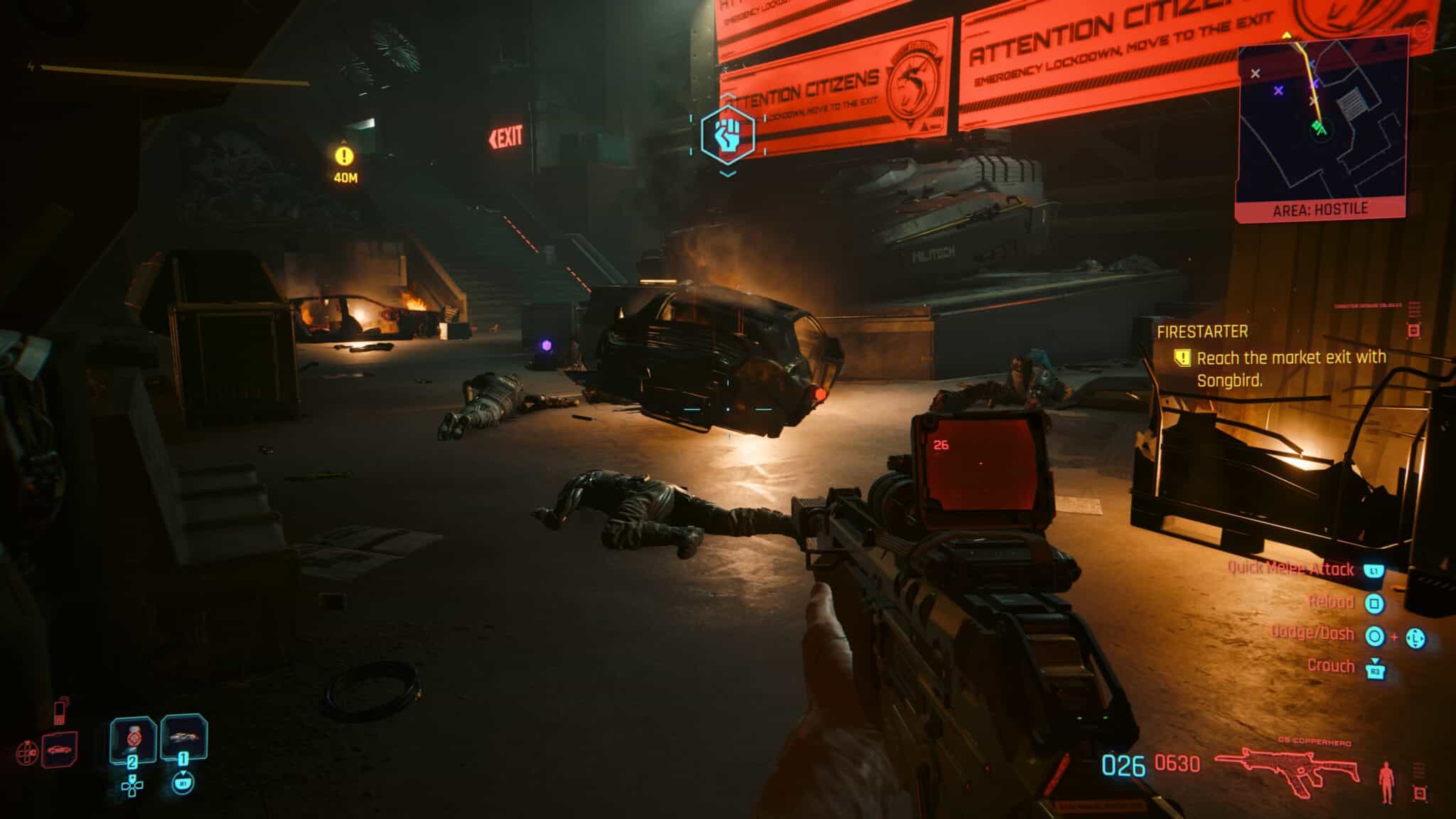Click the Quick Melee Attack L1 prompt

coord(1375,569)
